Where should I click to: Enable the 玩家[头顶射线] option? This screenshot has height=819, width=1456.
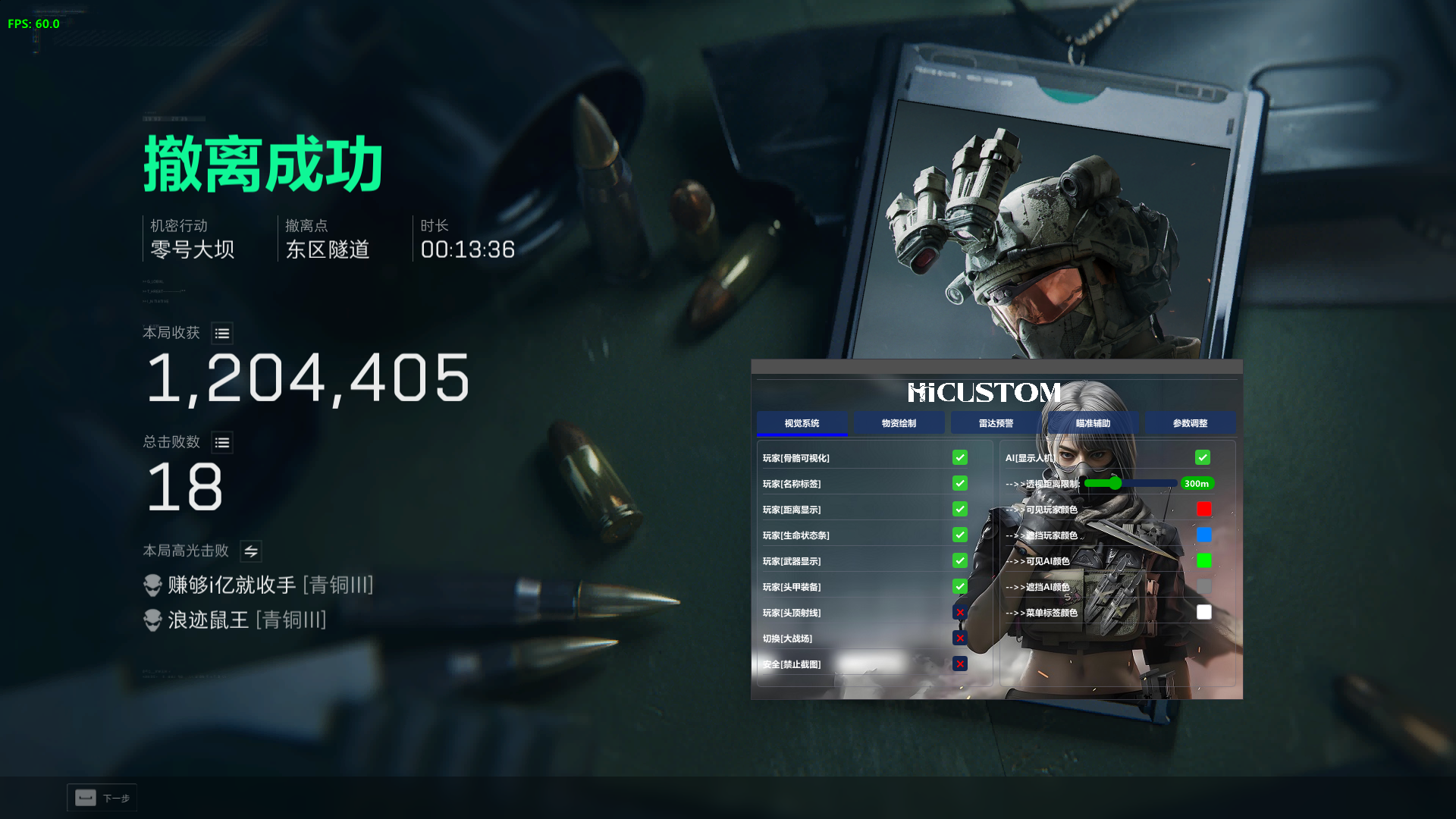tap(960, 612)
